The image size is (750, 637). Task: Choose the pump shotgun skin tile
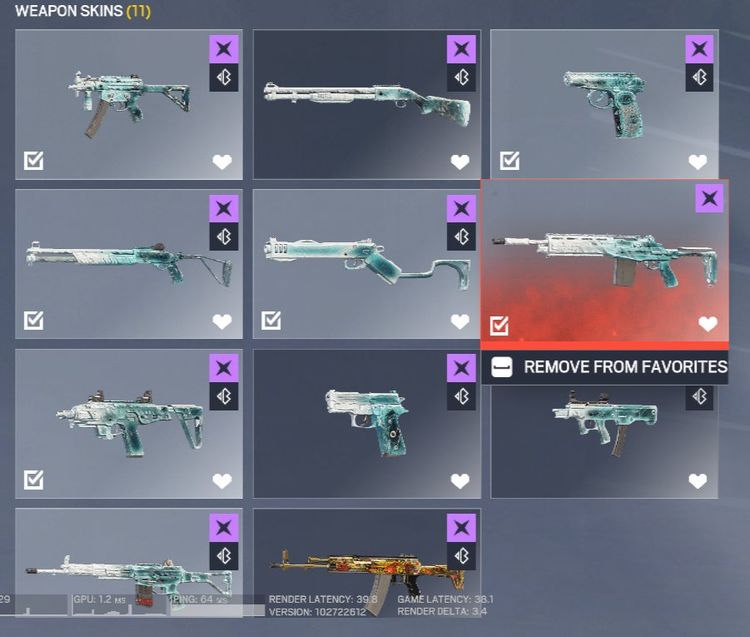point(366,104)
